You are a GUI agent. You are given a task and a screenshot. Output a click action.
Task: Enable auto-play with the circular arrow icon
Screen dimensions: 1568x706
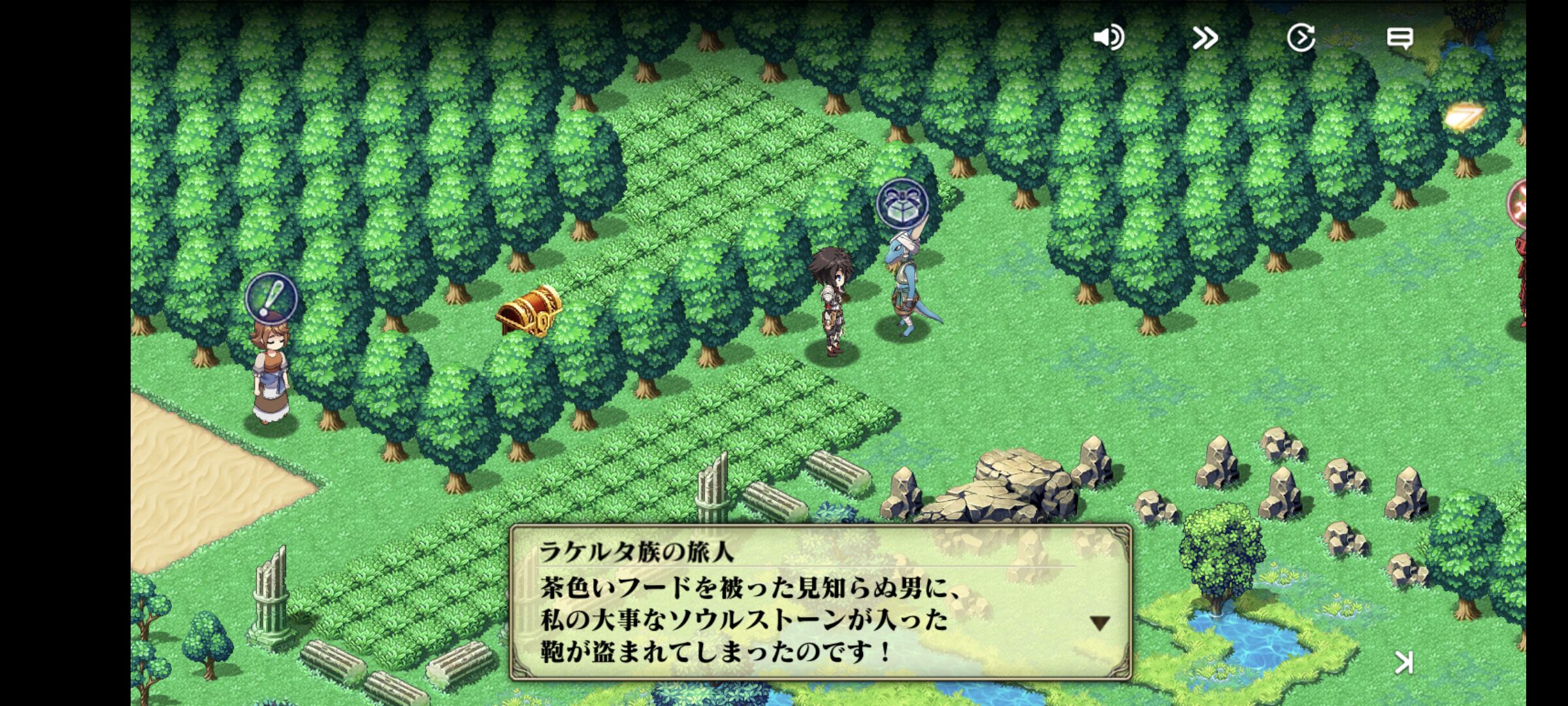[x=1301, y=38]
